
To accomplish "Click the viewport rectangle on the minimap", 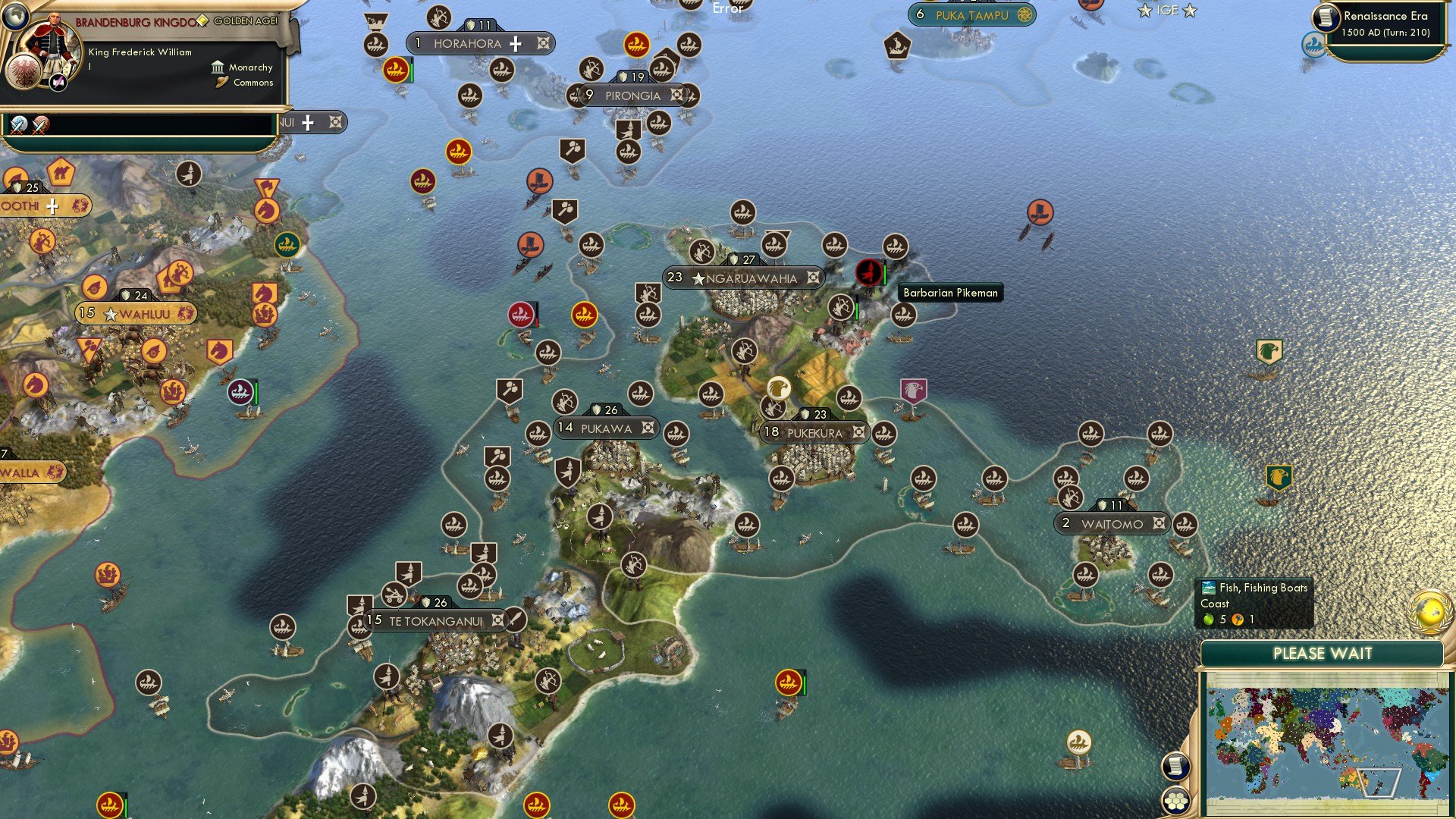I will [x=1379, y=782].
